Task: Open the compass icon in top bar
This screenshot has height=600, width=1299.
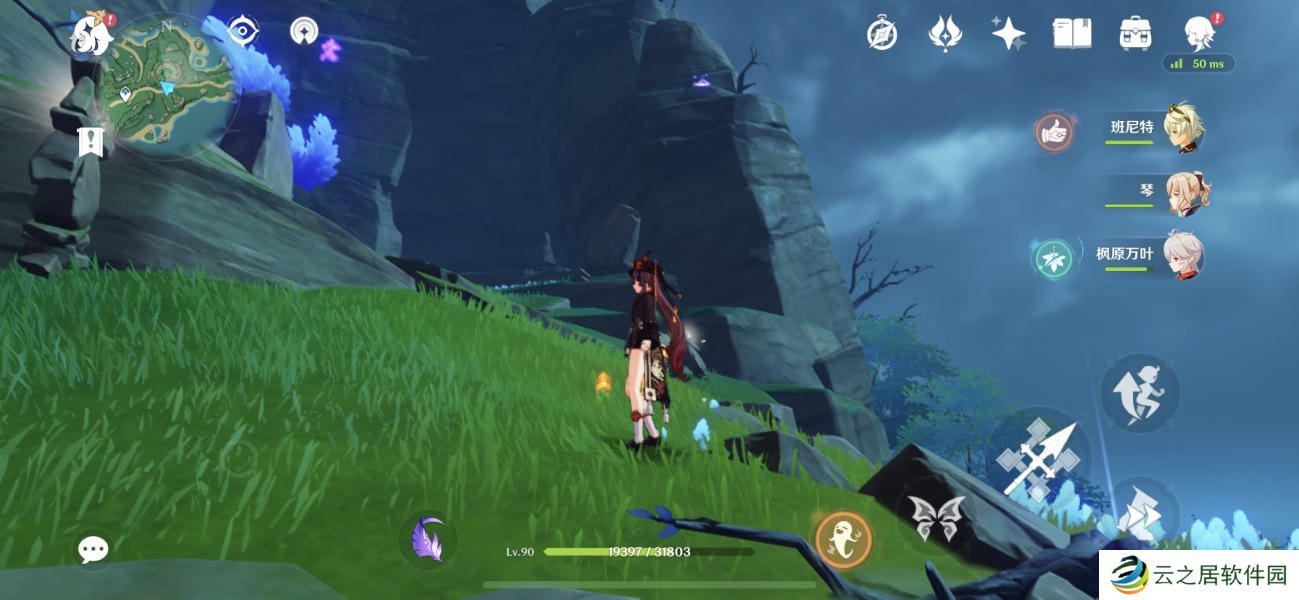Action: tap(881, 34)
